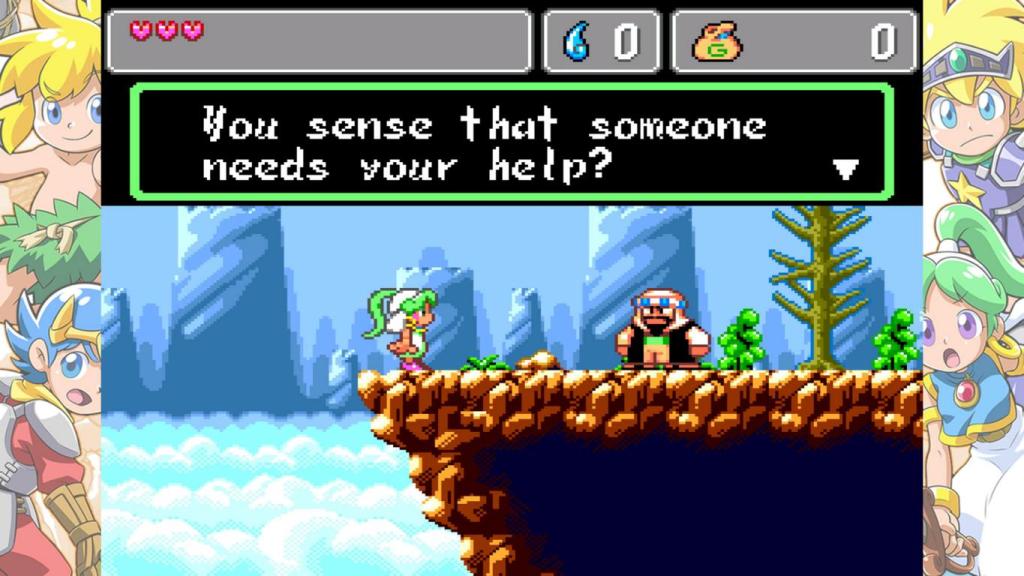This screenshot has width=1024, height=576.
Task: Advance the dialogue using the white down arrow
Action: (x=846, y=169)
